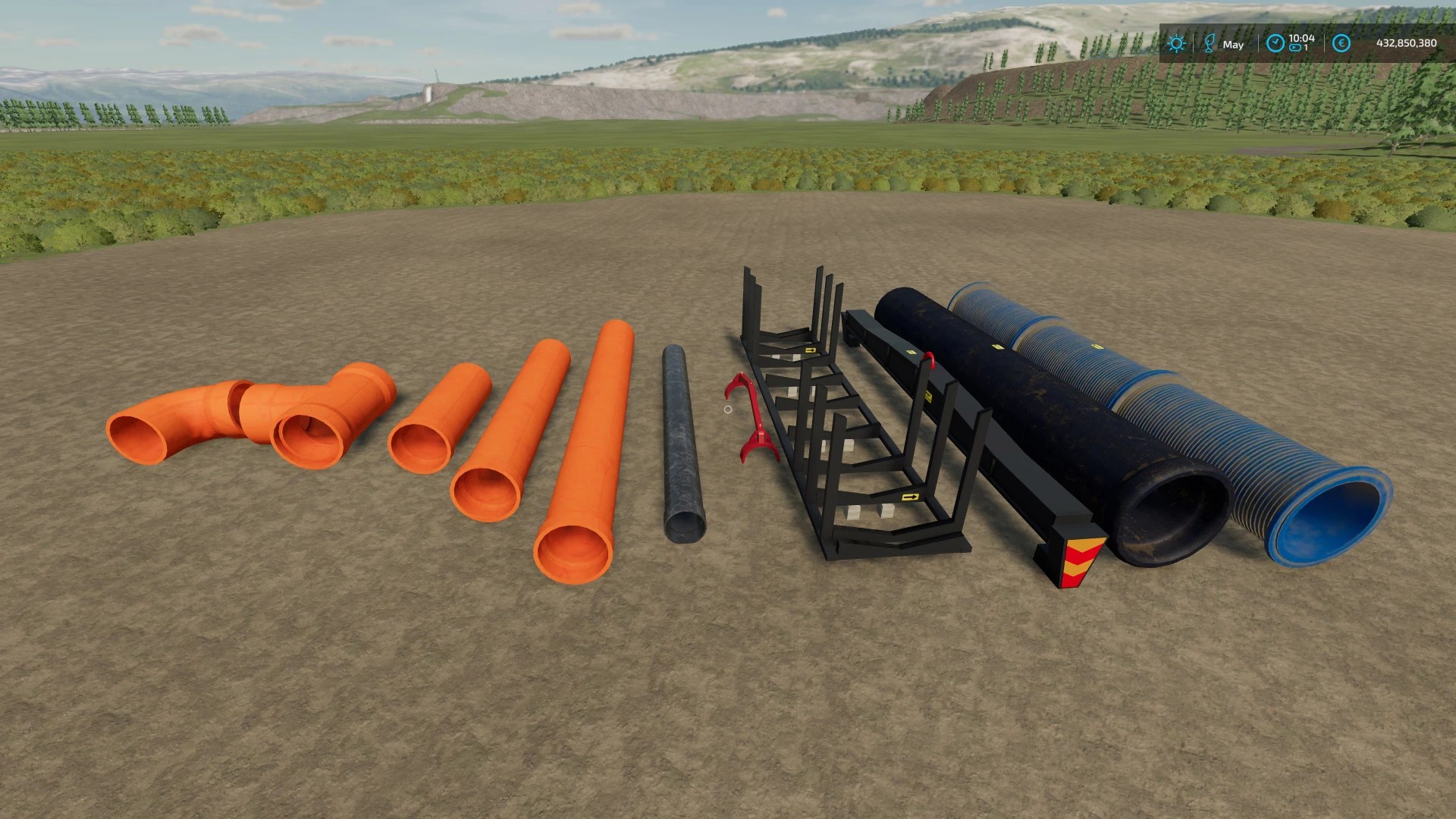Click the small white circle interaction marker

727,409
